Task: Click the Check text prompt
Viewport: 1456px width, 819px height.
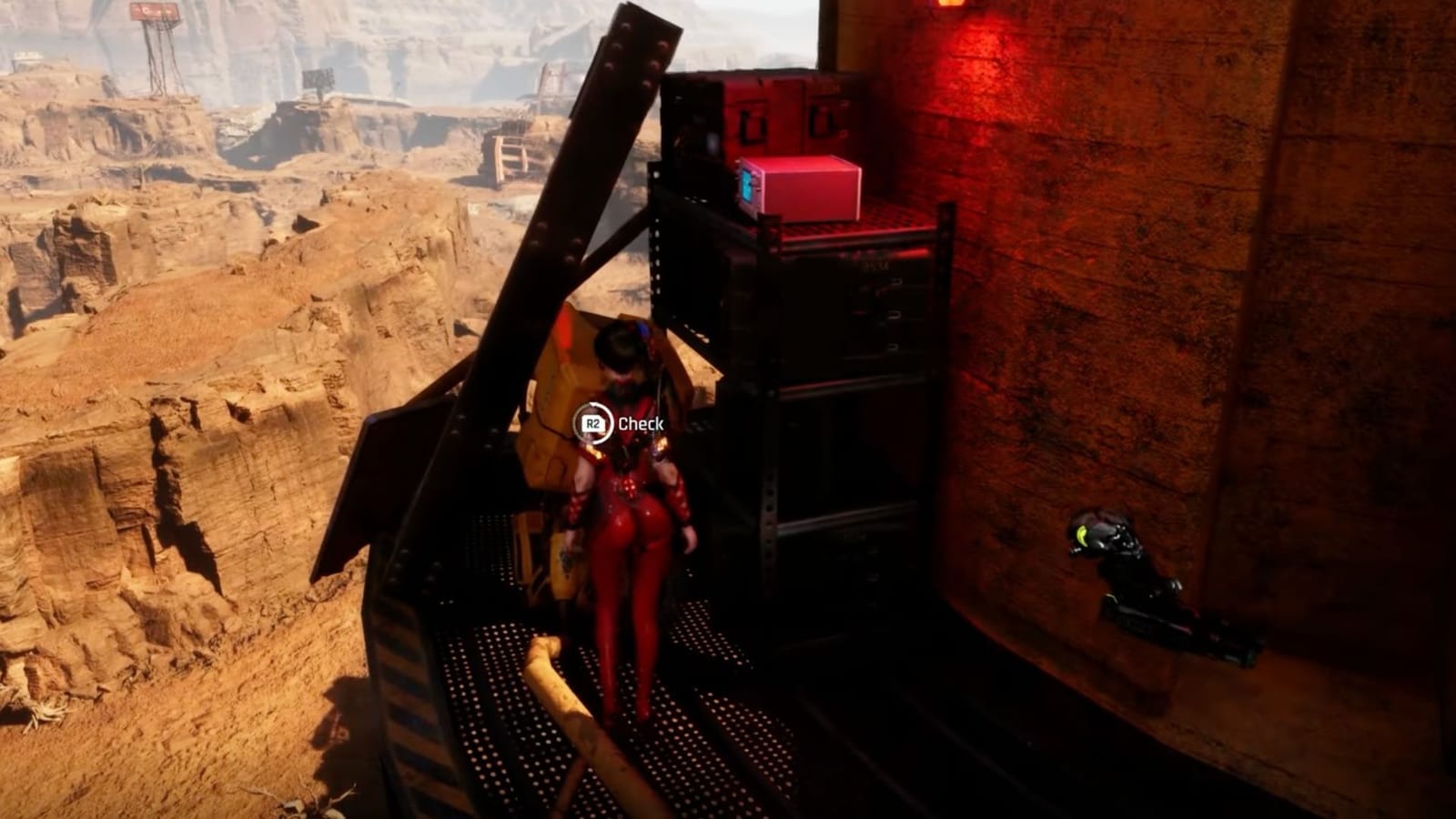Action: (x=640, y=421)
